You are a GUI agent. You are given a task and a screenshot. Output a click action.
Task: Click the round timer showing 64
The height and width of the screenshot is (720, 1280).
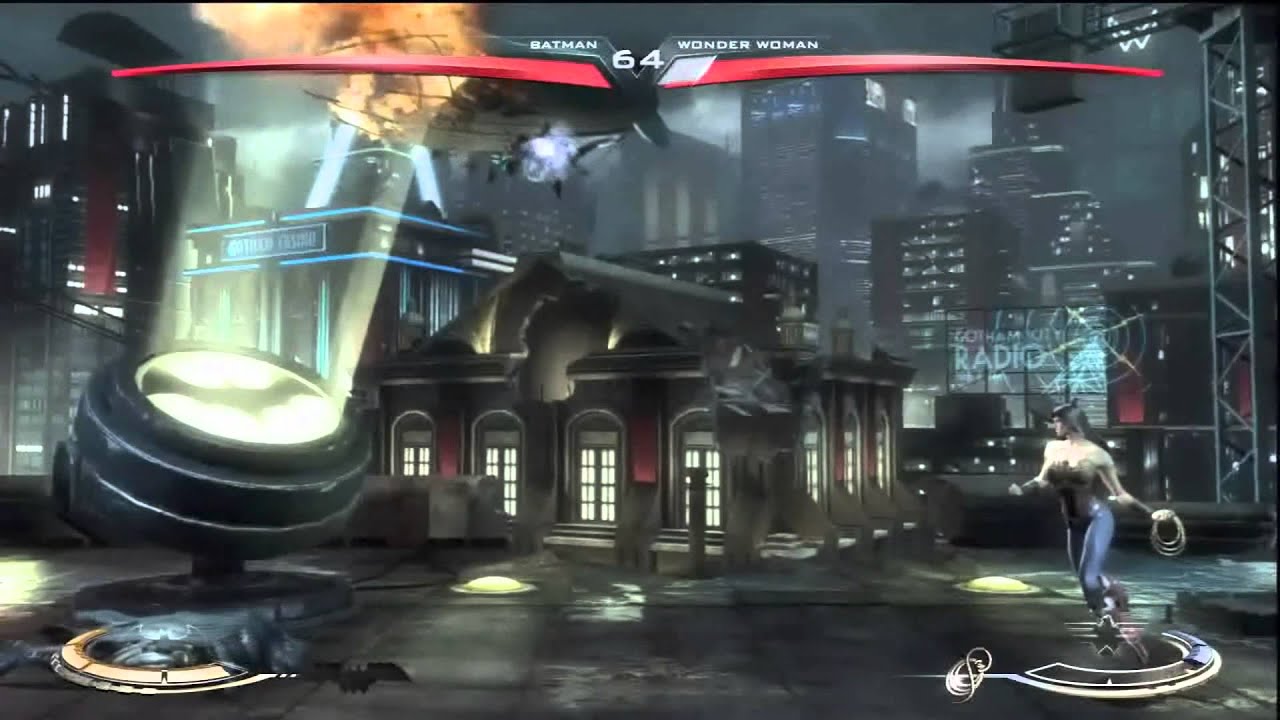click(640, 60)
